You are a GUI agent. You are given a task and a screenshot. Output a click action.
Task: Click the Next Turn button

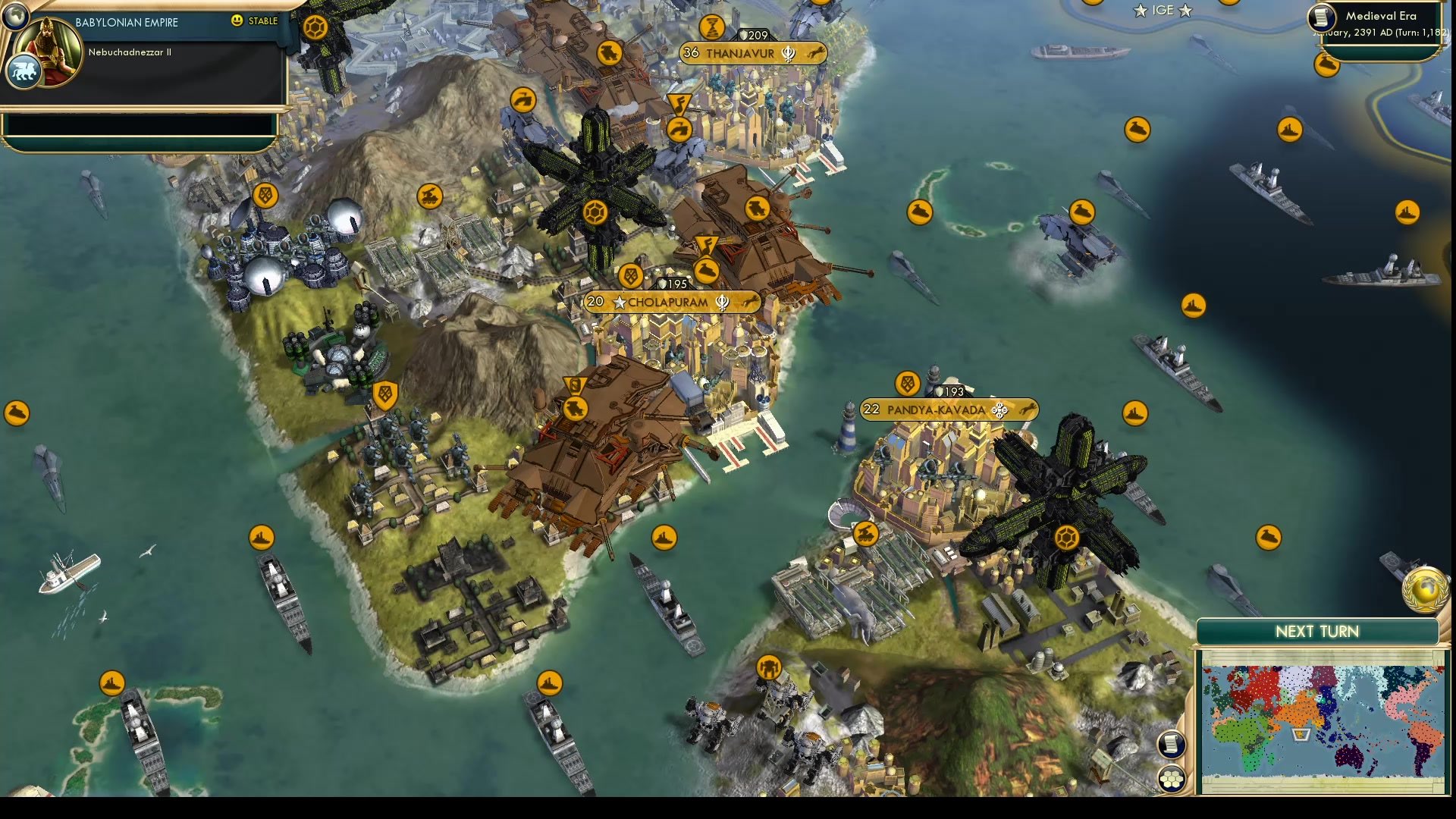tap(1317, 630)
